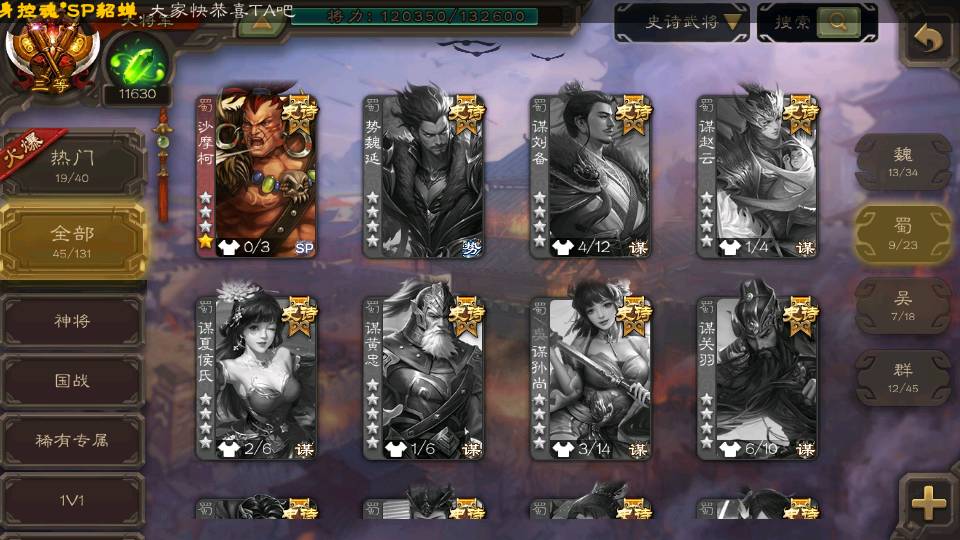The width and height of the screenshot is (960, 540).
Task: Switch to the 1V1 category
Action: pos(72,497)
